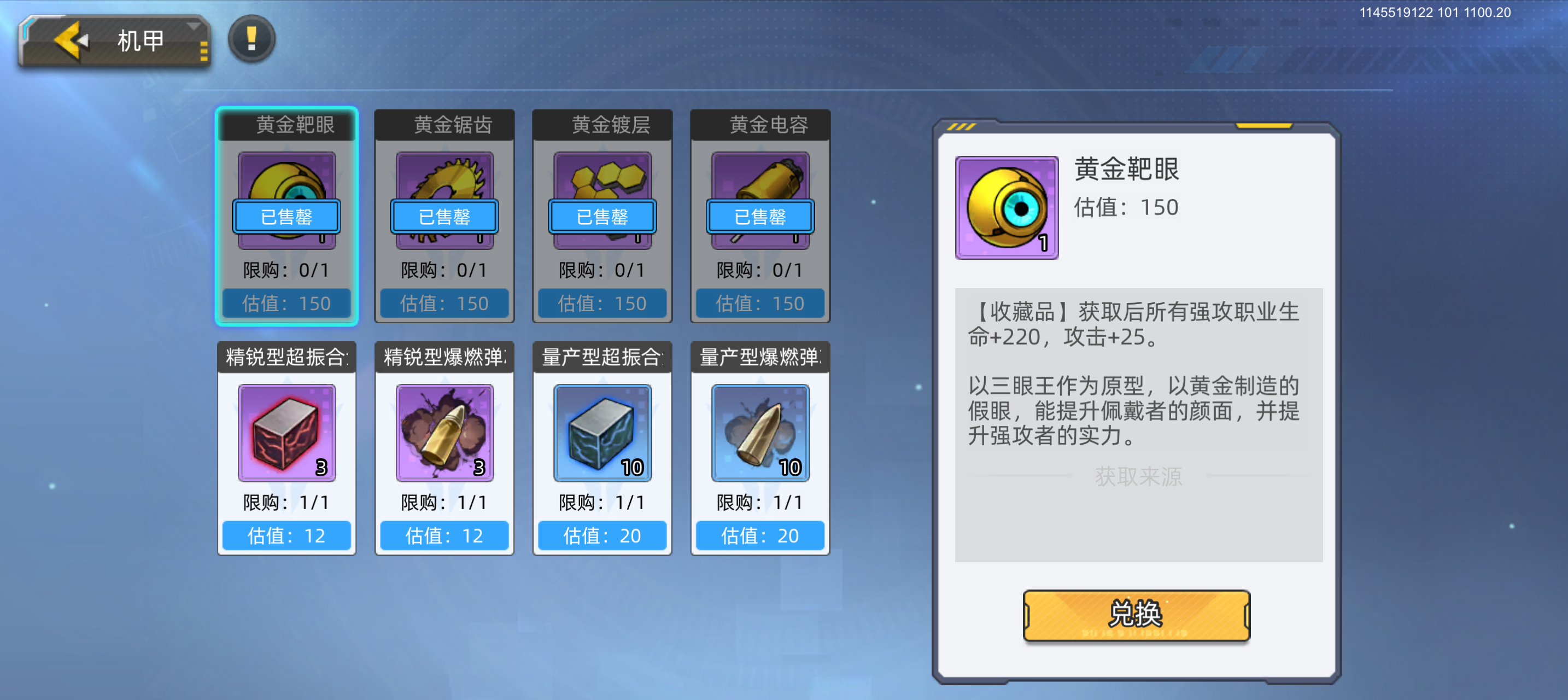Viewport: 1568px width, 700px height.
Task: Click the 估值 20 bar under 量产型爆燃弹
Action: pyautogui.click(x=759, y=536)
